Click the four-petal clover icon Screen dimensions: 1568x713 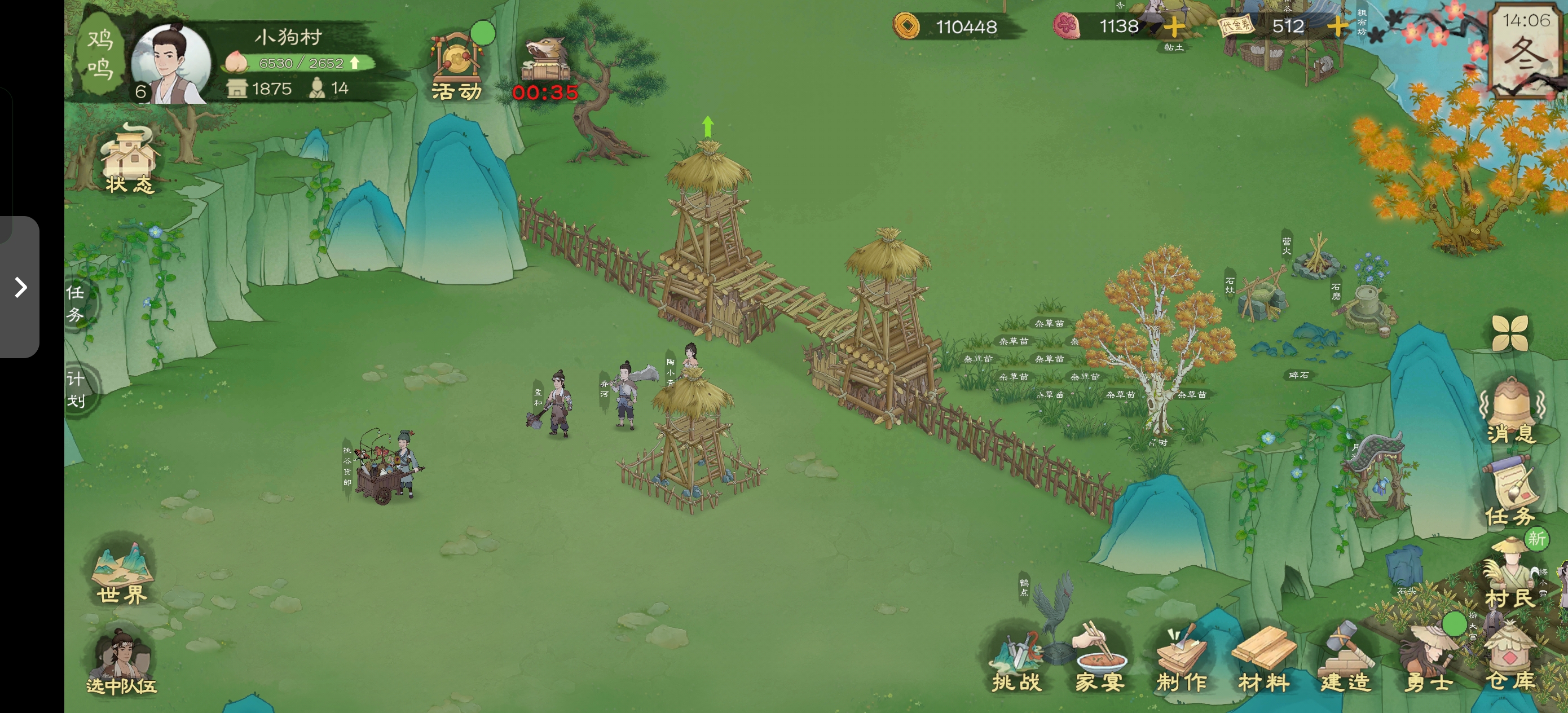[1510, 333]
